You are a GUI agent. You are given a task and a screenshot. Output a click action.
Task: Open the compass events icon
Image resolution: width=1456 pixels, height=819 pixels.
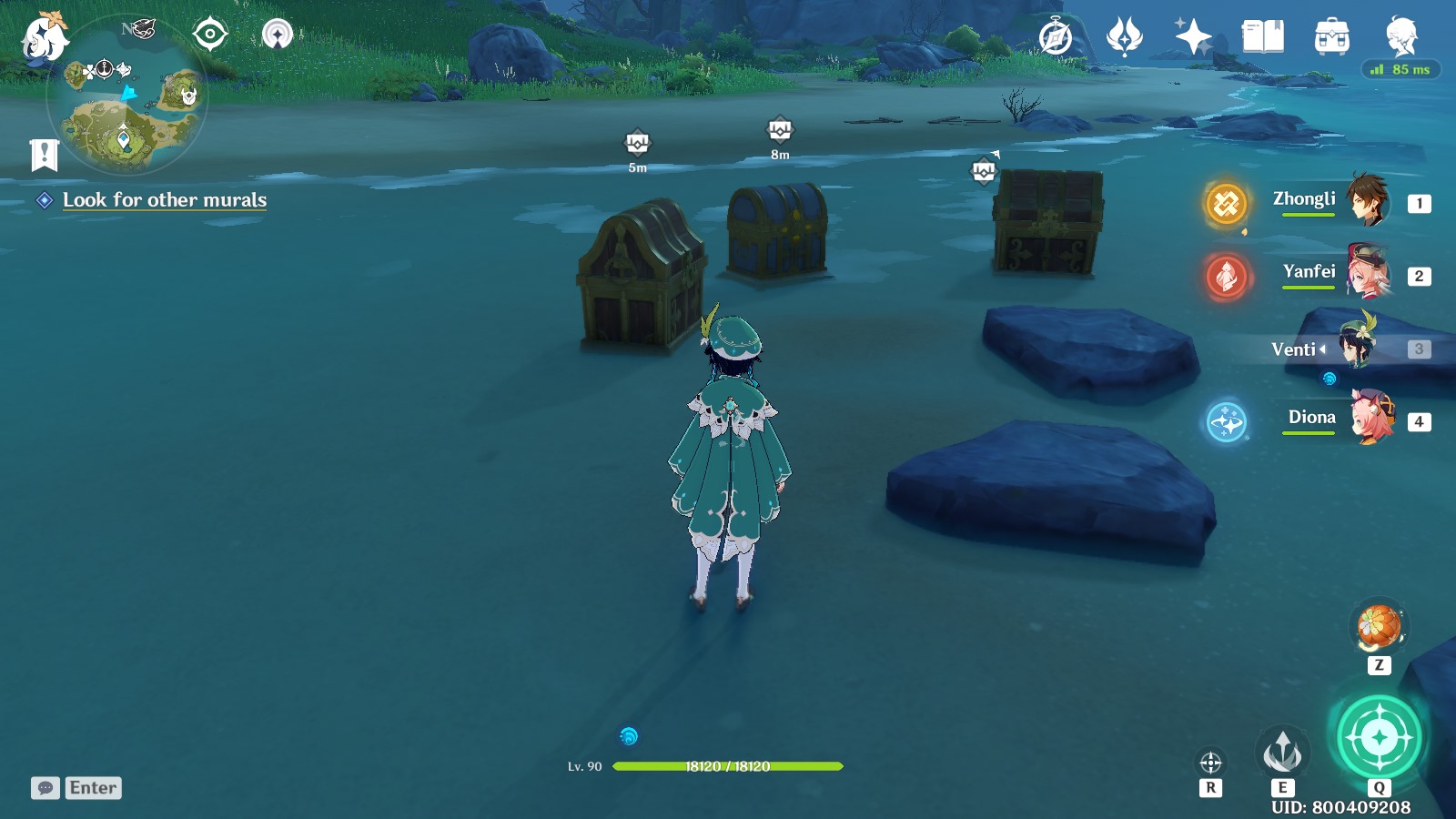coord(1056,37)
